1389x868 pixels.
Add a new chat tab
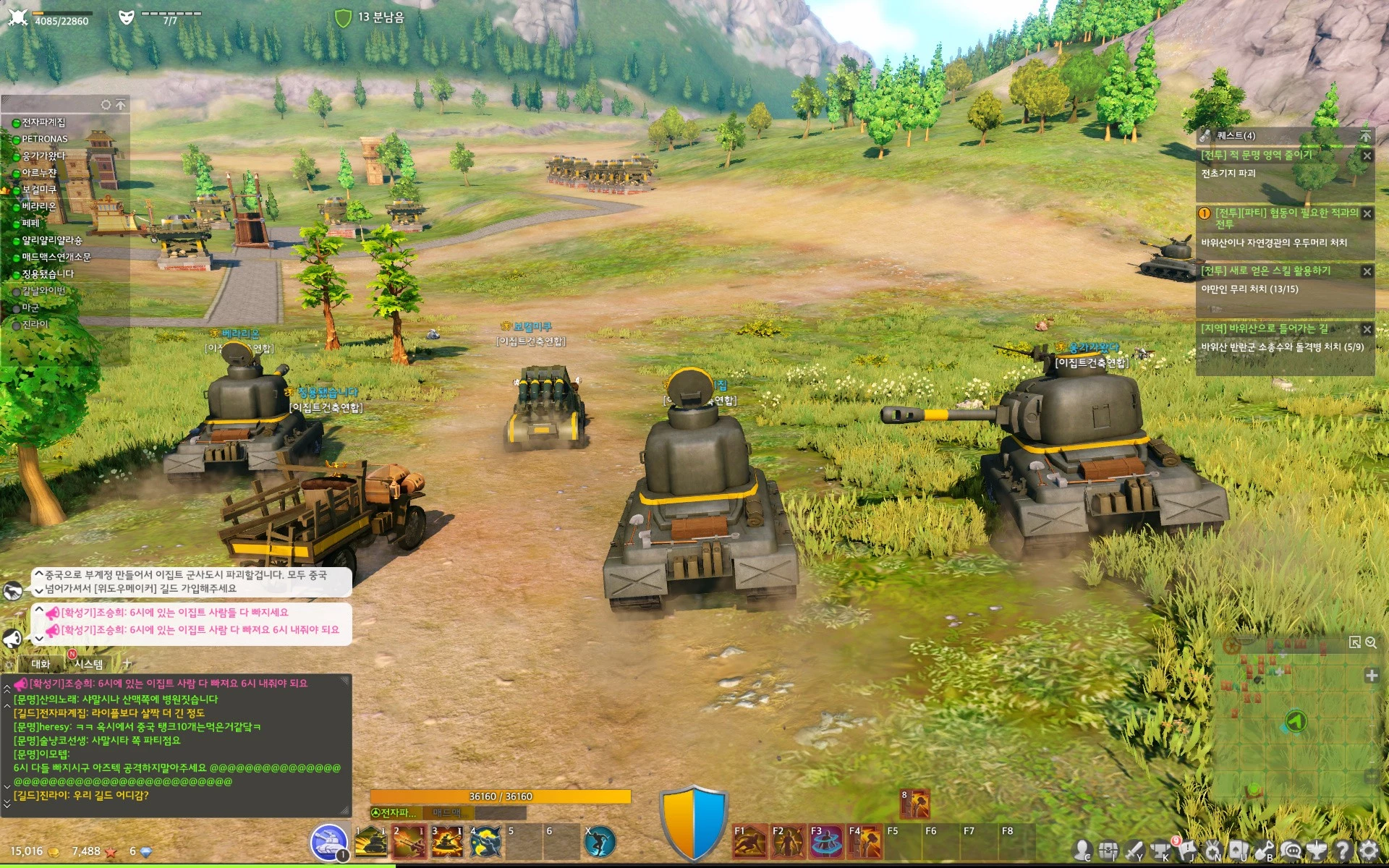coord(127,663)
